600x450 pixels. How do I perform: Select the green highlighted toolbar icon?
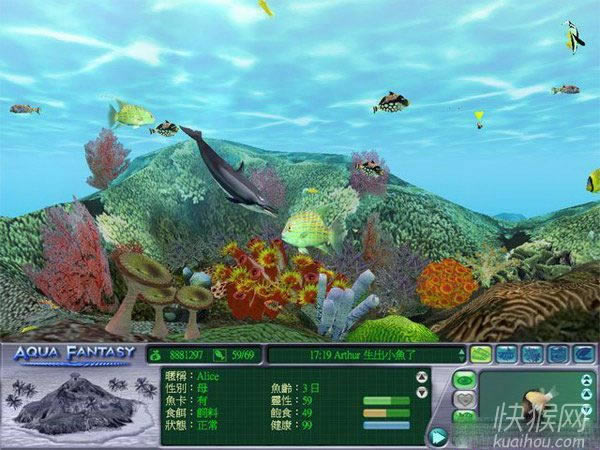coord(481,353)
